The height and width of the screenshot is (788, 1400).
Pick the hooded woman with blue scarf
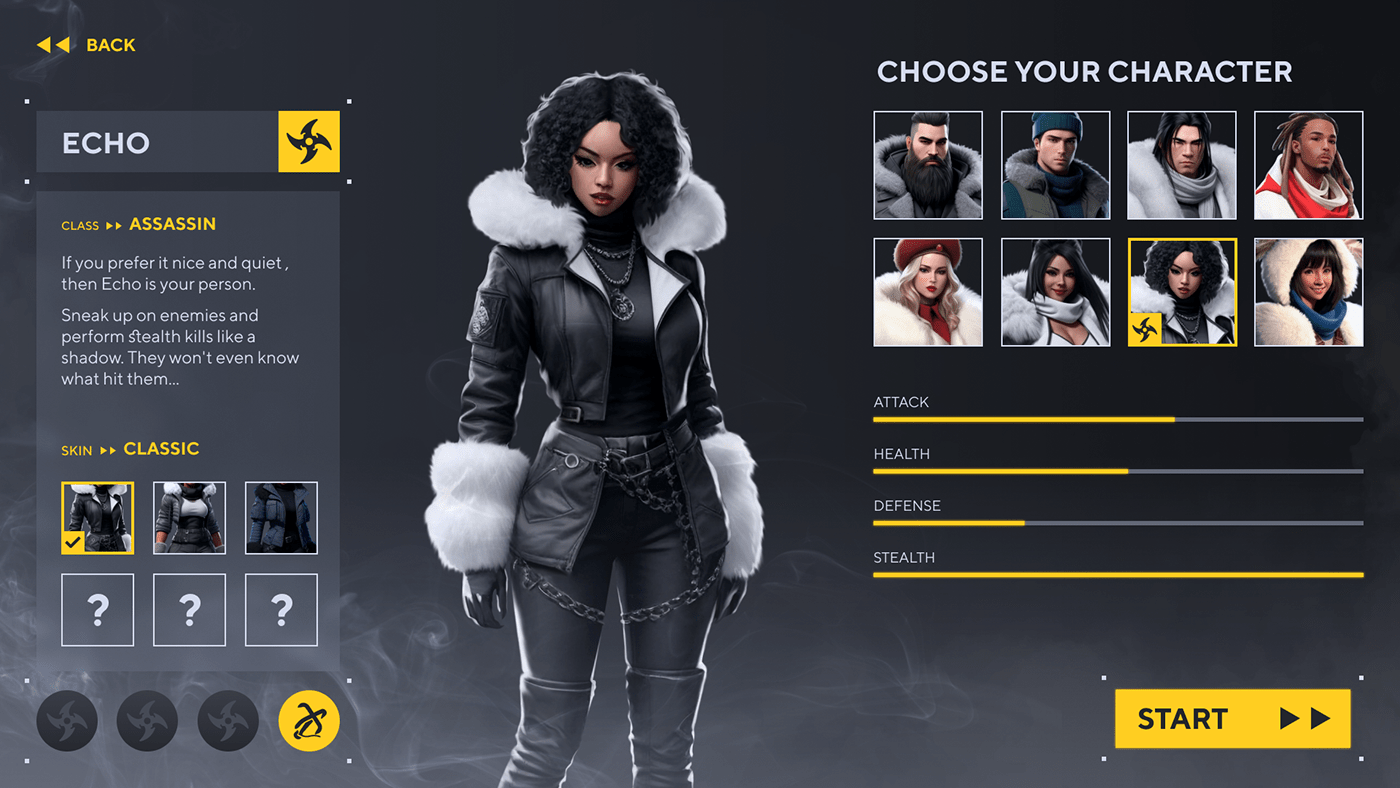[1308, 292]
